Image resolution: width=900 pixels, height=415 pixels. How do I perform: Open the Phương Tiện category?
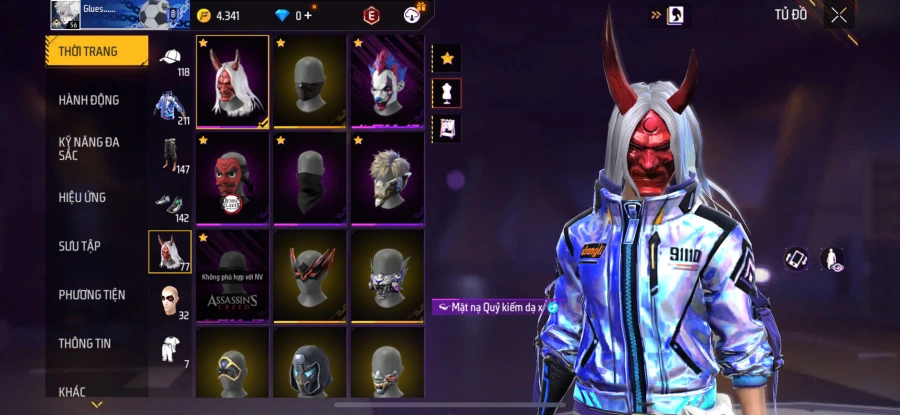tap(91, 295)
